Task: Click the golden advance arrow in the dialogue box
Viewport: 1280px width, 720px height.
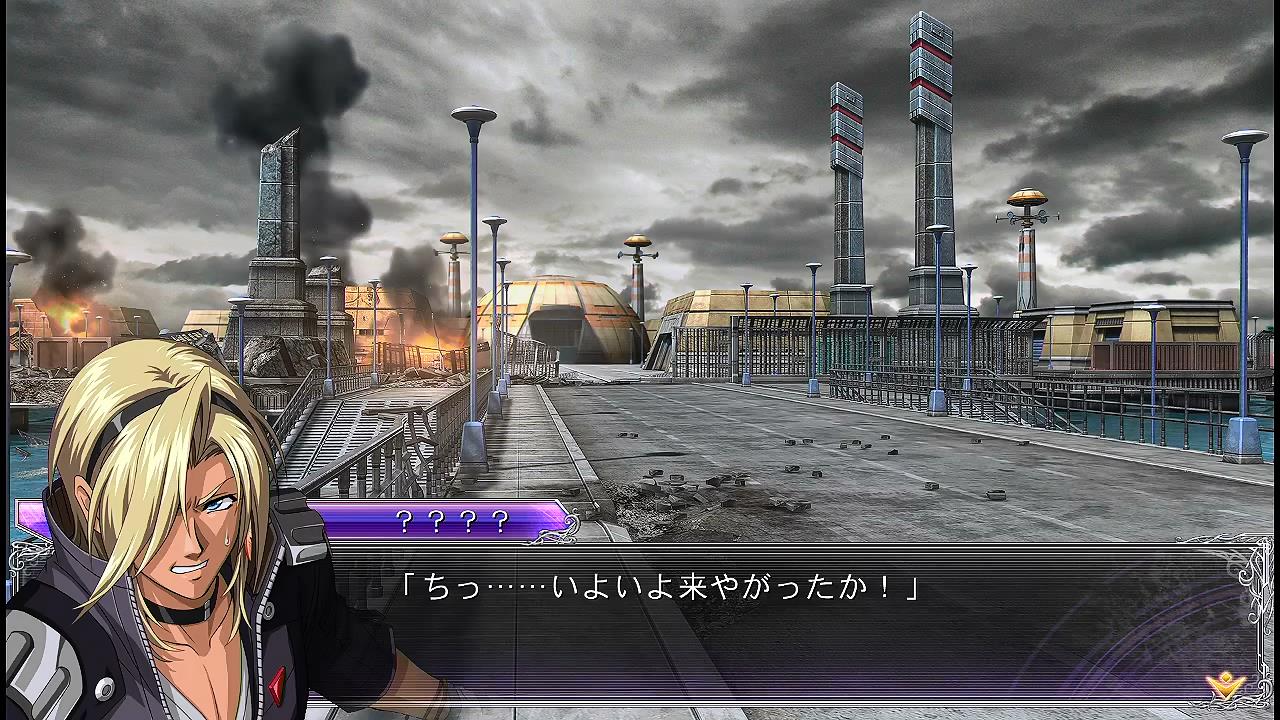Action: [x=1223, y=685]
